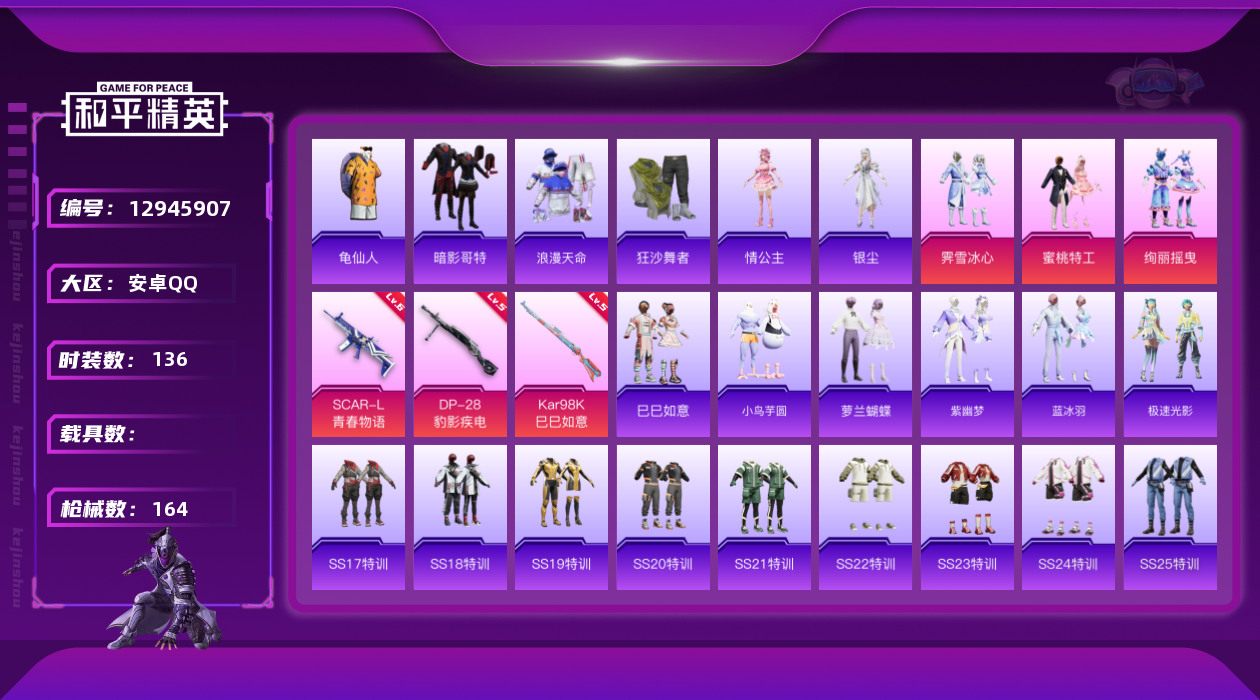Viewport: 1260px width, 700px height.
Task: Open the SS21特训 green outfit tile
Action: pos(764,517)
